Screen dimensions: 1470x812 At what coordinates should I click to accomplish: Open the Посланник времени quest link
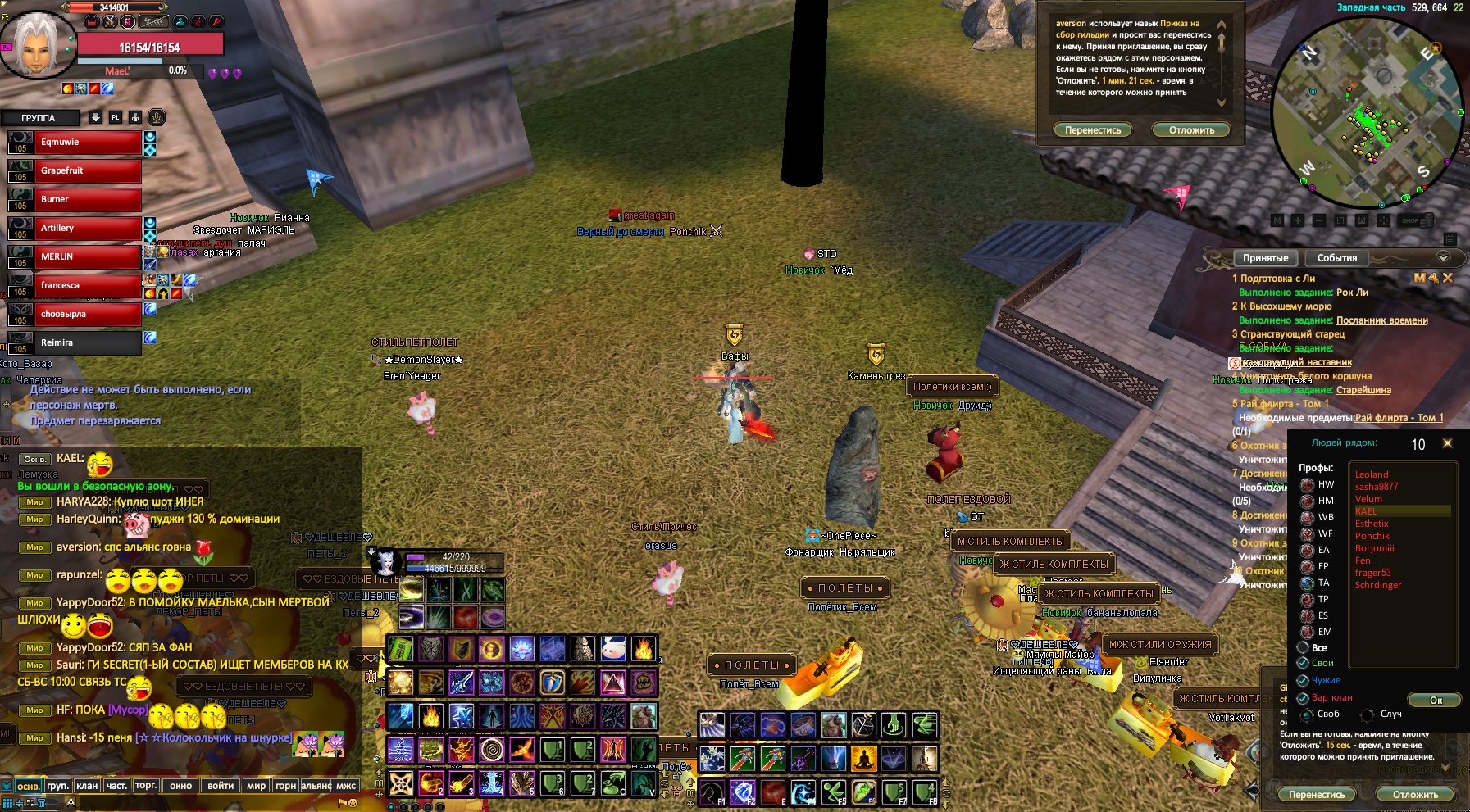pyautogui.click(x=1381, y=320)
